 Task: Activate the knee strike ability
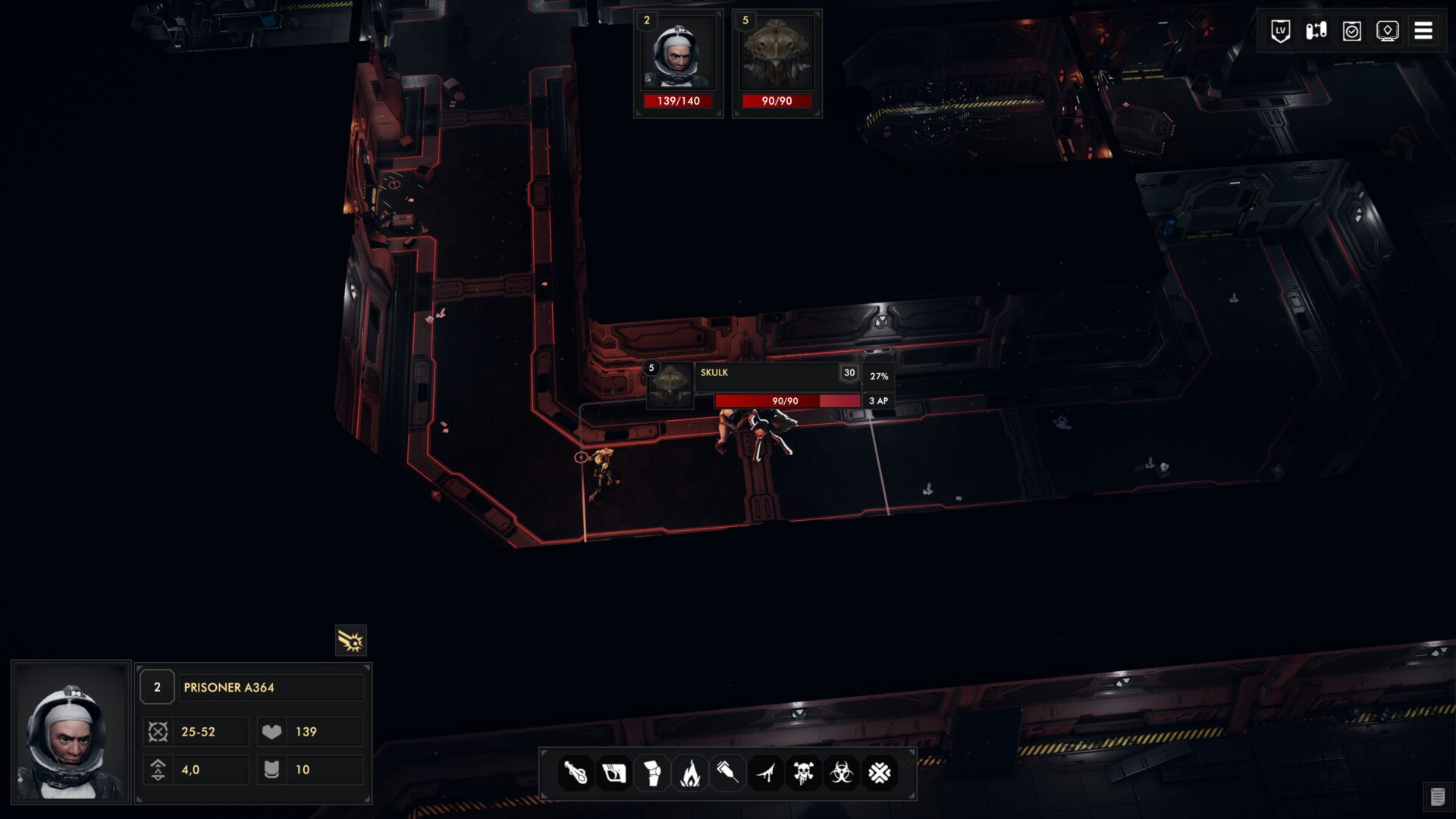point(651,773)
